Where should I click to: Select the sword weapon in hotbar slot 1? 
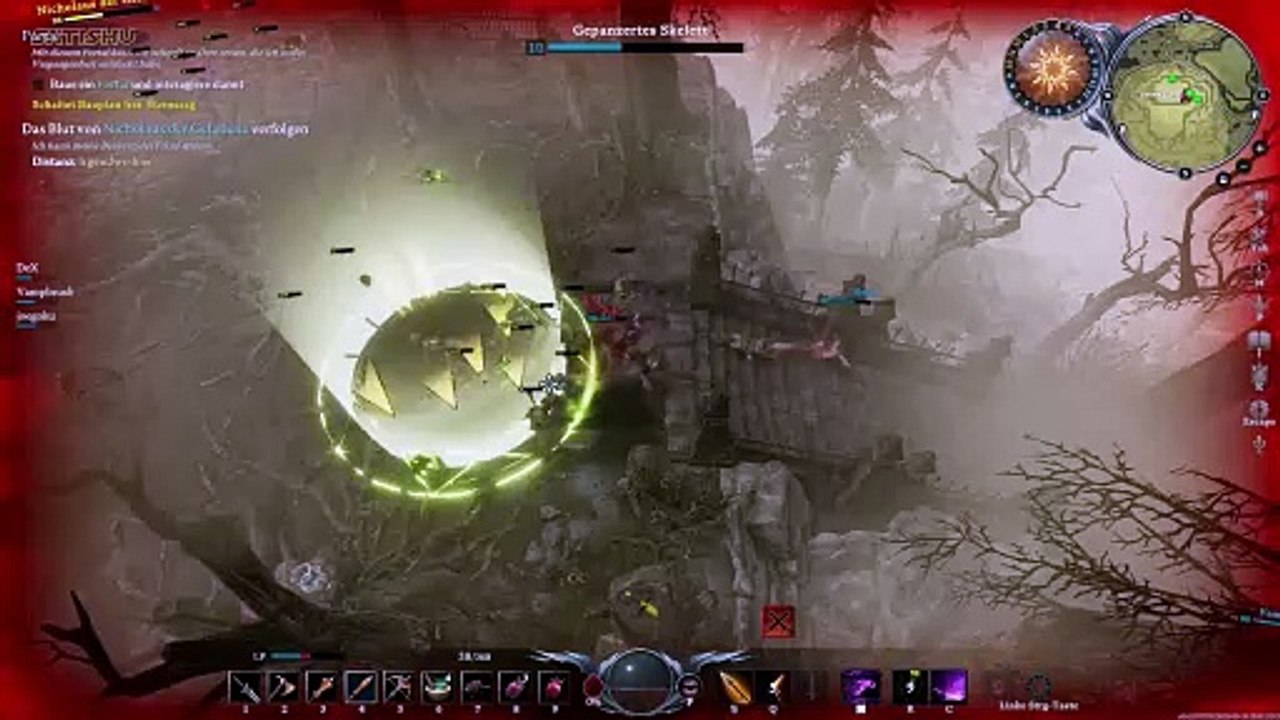245,687
